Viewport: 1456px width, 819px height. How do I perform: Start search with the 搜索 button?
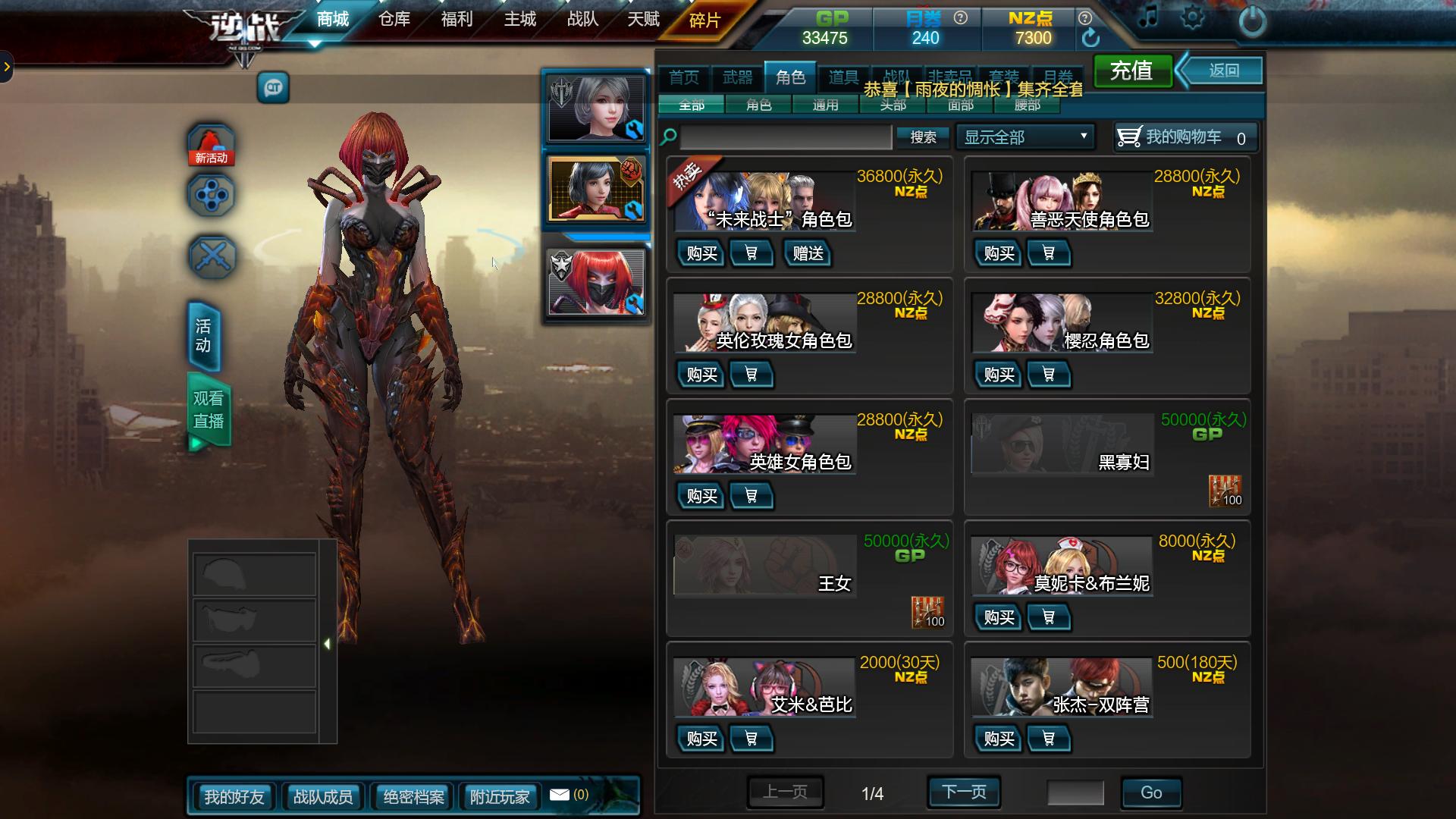(923, 137)
